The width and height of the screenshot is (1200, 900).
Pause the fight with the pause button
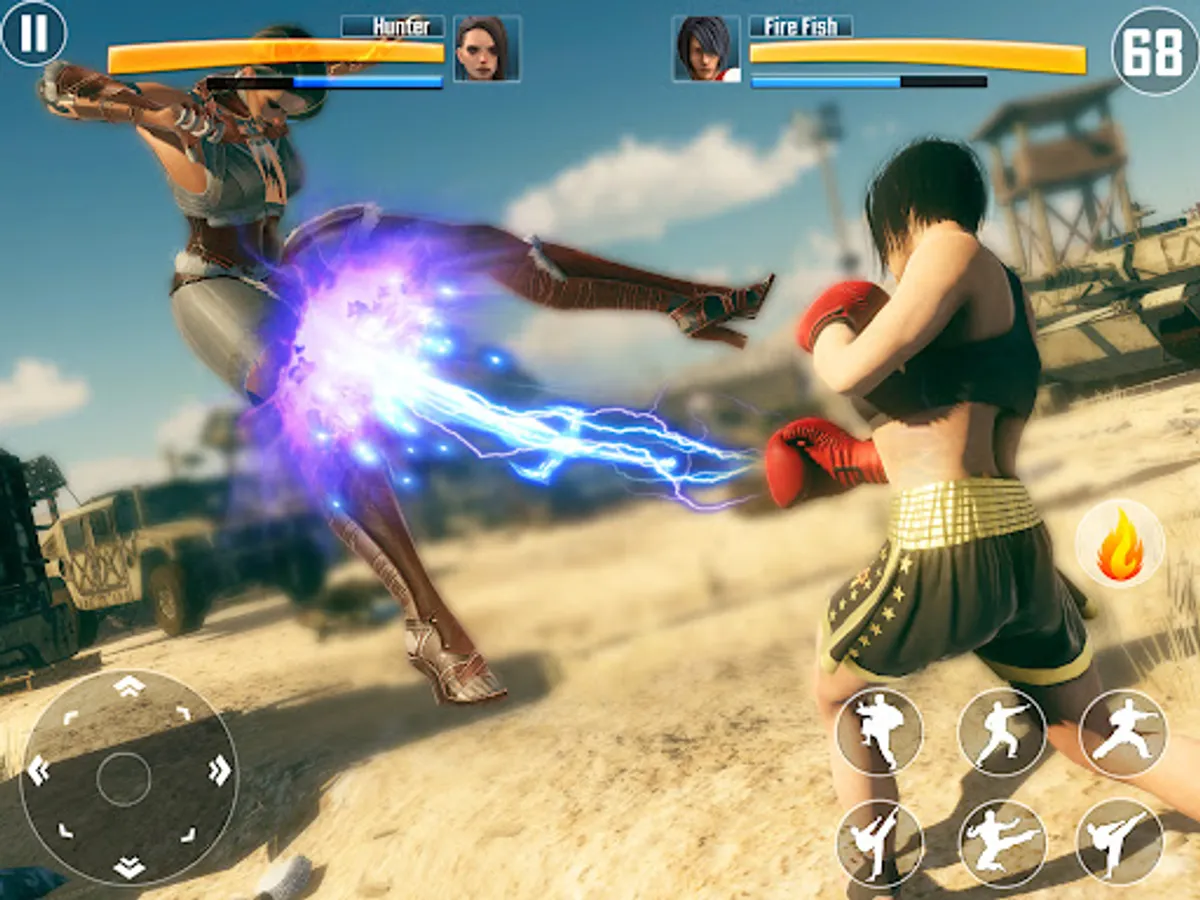click(33, 33)
